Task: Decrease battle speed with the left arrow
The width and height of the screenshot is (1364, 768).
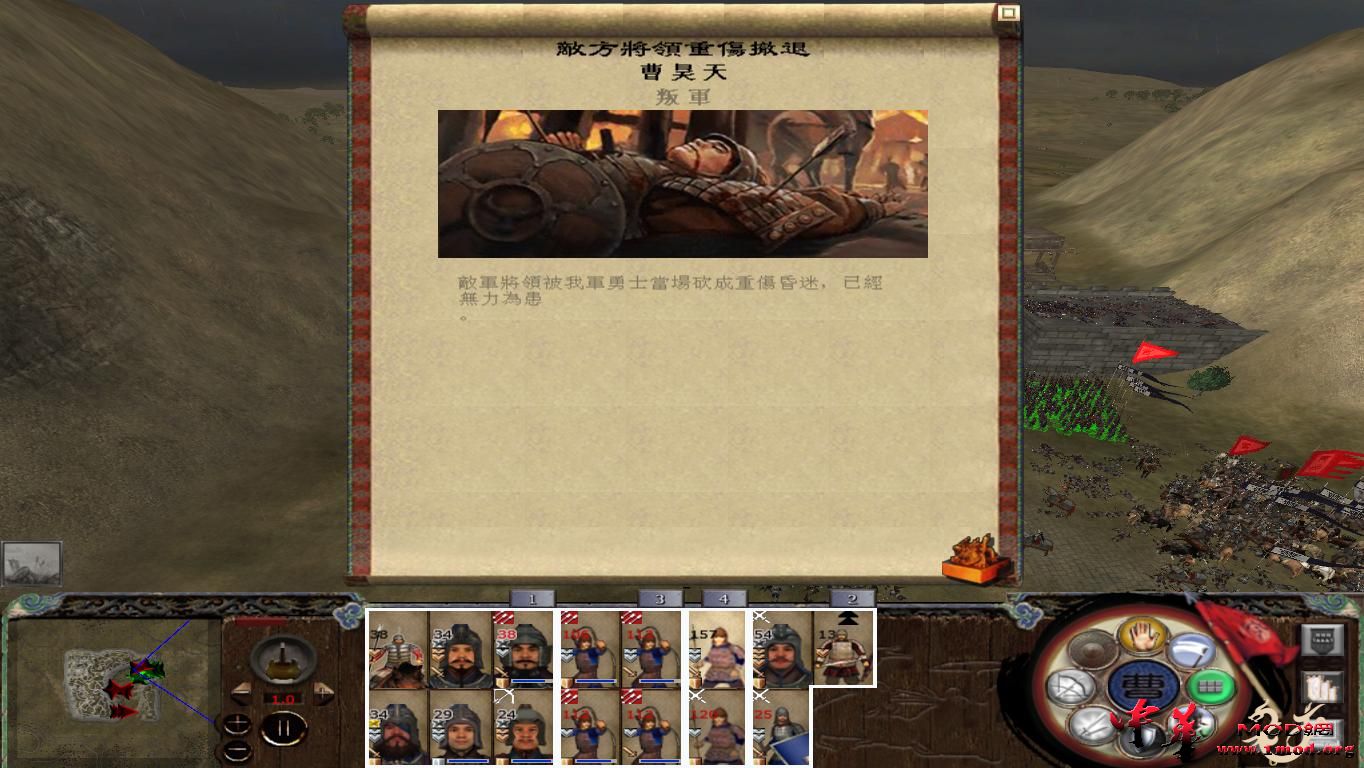Action: [x=243, y=694]
